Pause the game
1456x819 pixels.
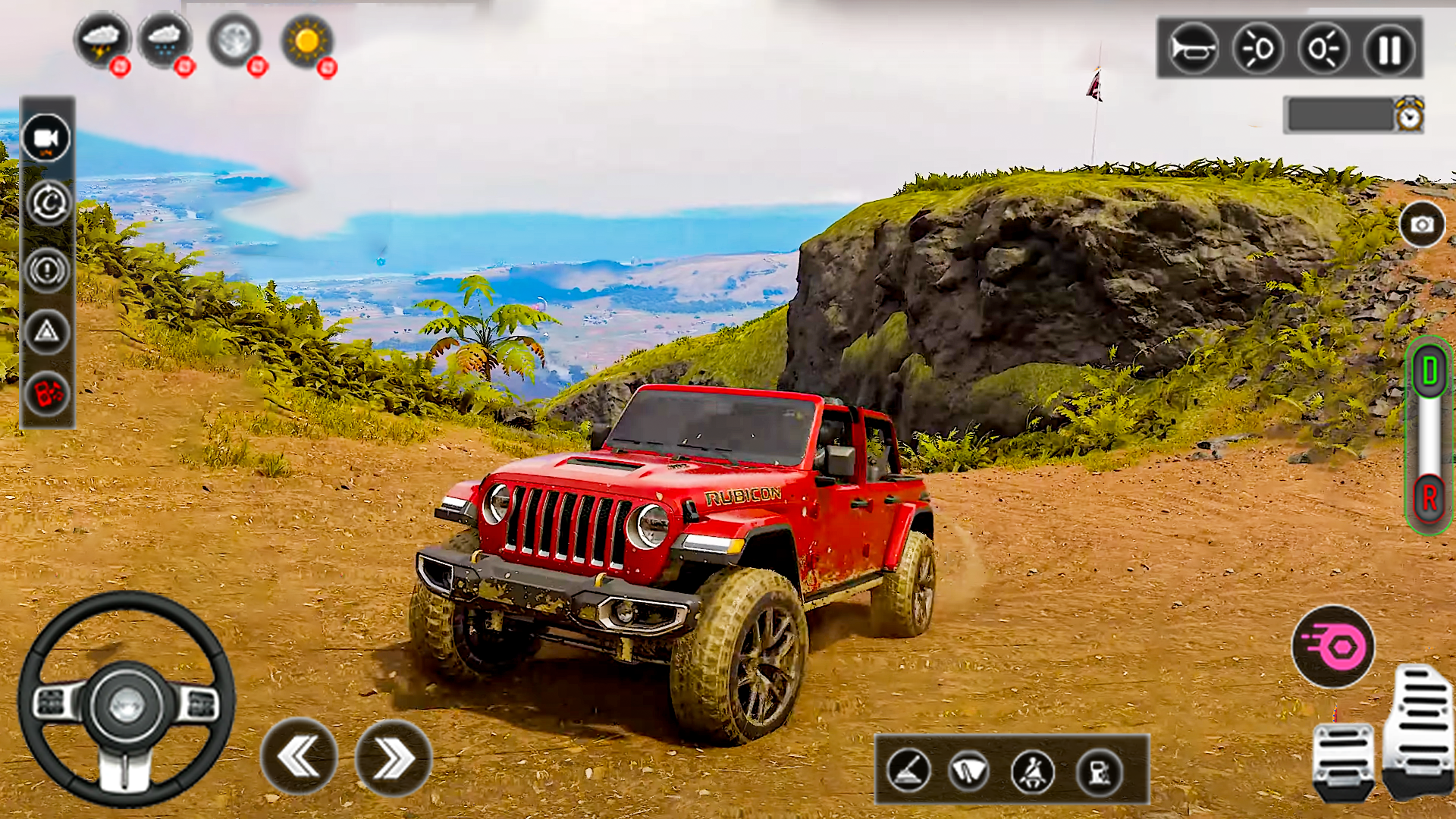coord(1389,50)
